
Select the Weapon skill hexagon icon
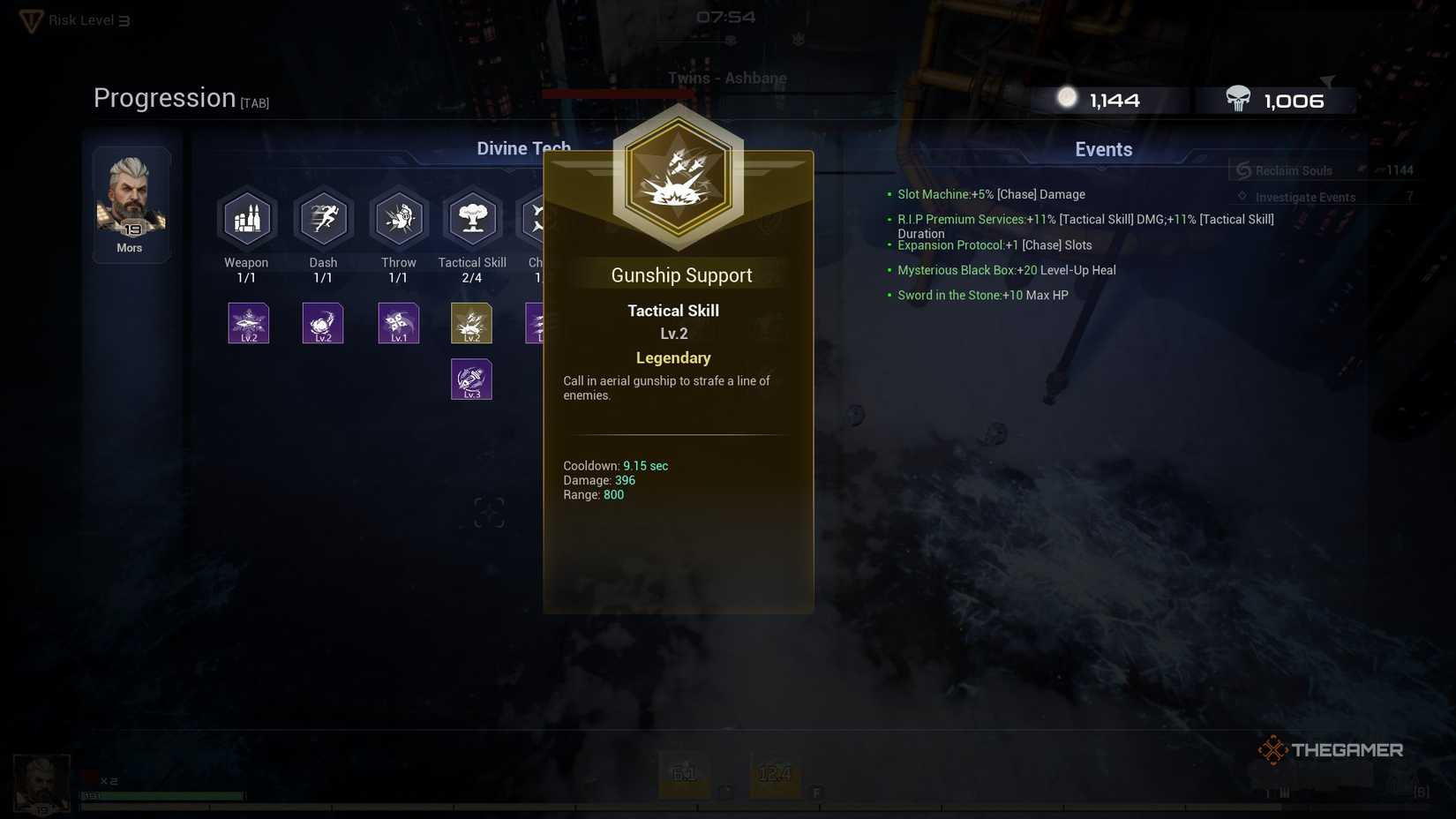pos(247,218)
